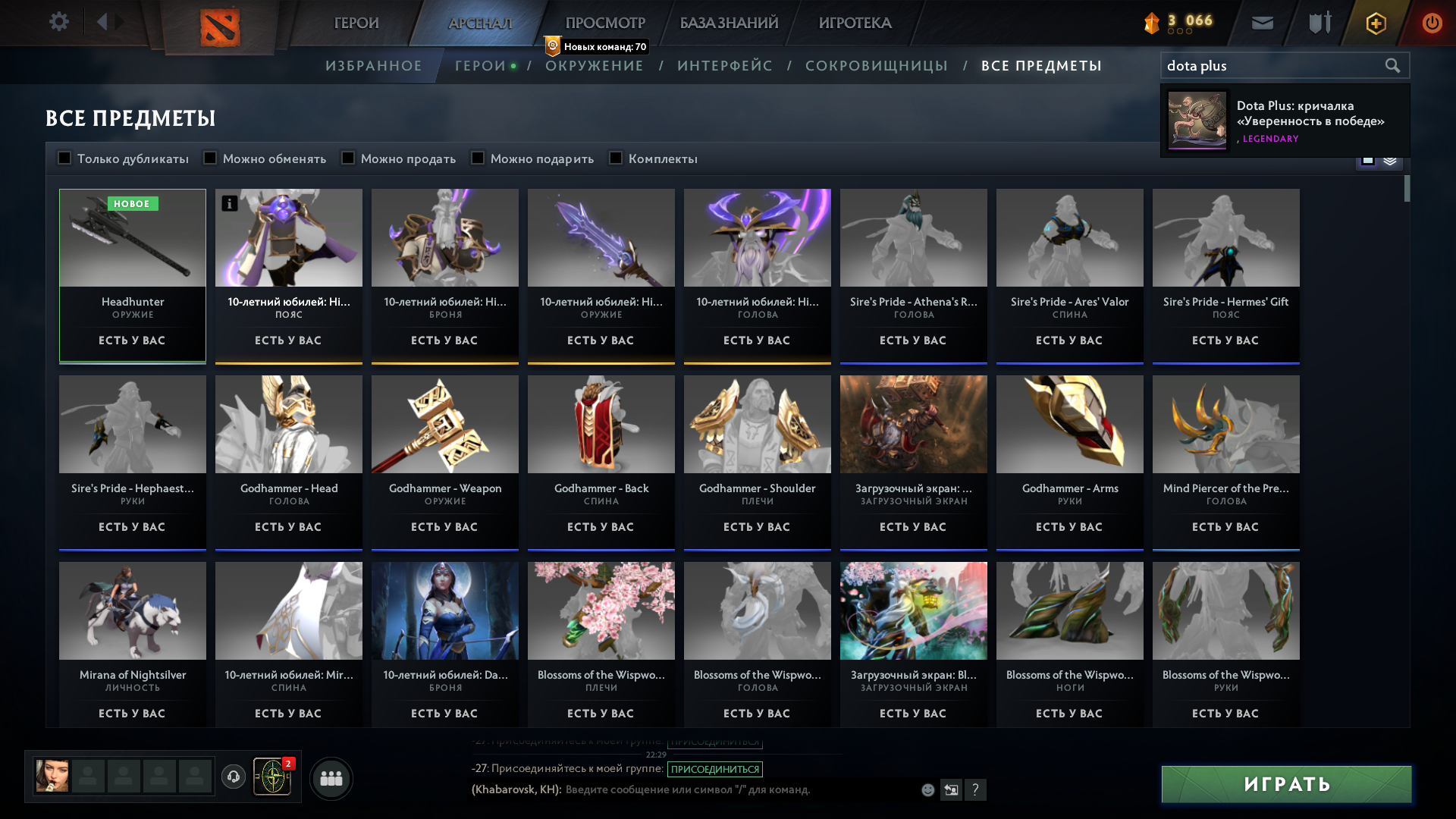This screenshot has height=819, width=1456.
Task: Open the АРСЕНАЛ main tab
Action: [480, 22]
